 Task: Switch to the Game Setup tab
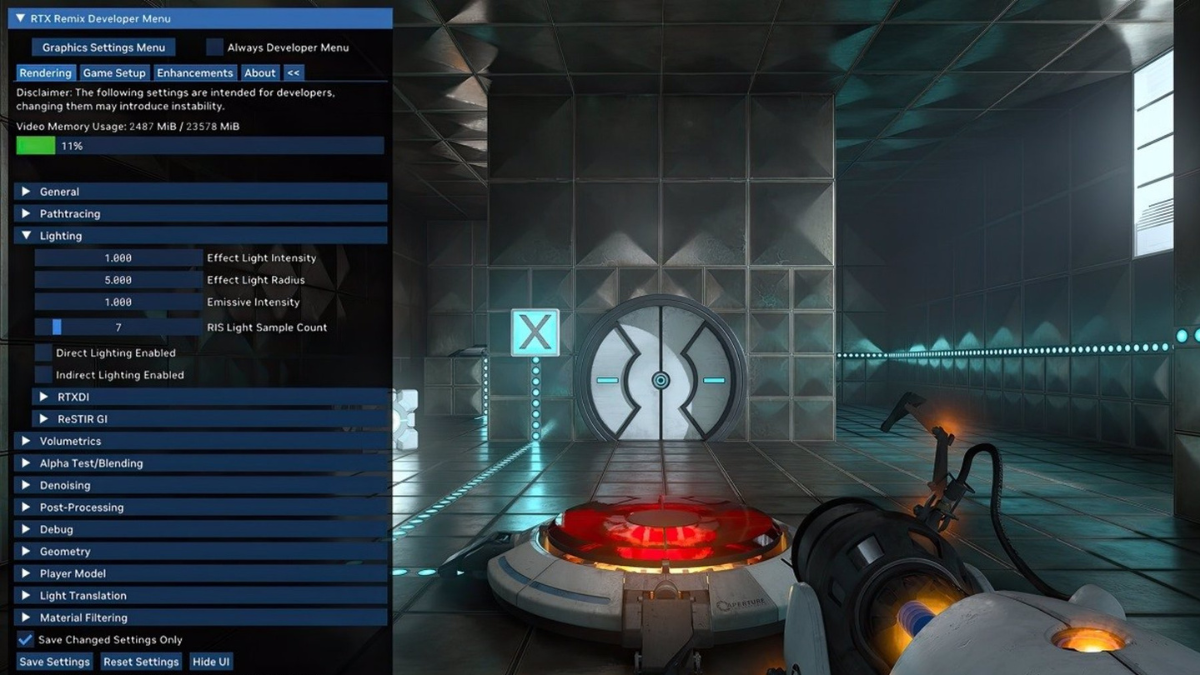pos(114,73)
